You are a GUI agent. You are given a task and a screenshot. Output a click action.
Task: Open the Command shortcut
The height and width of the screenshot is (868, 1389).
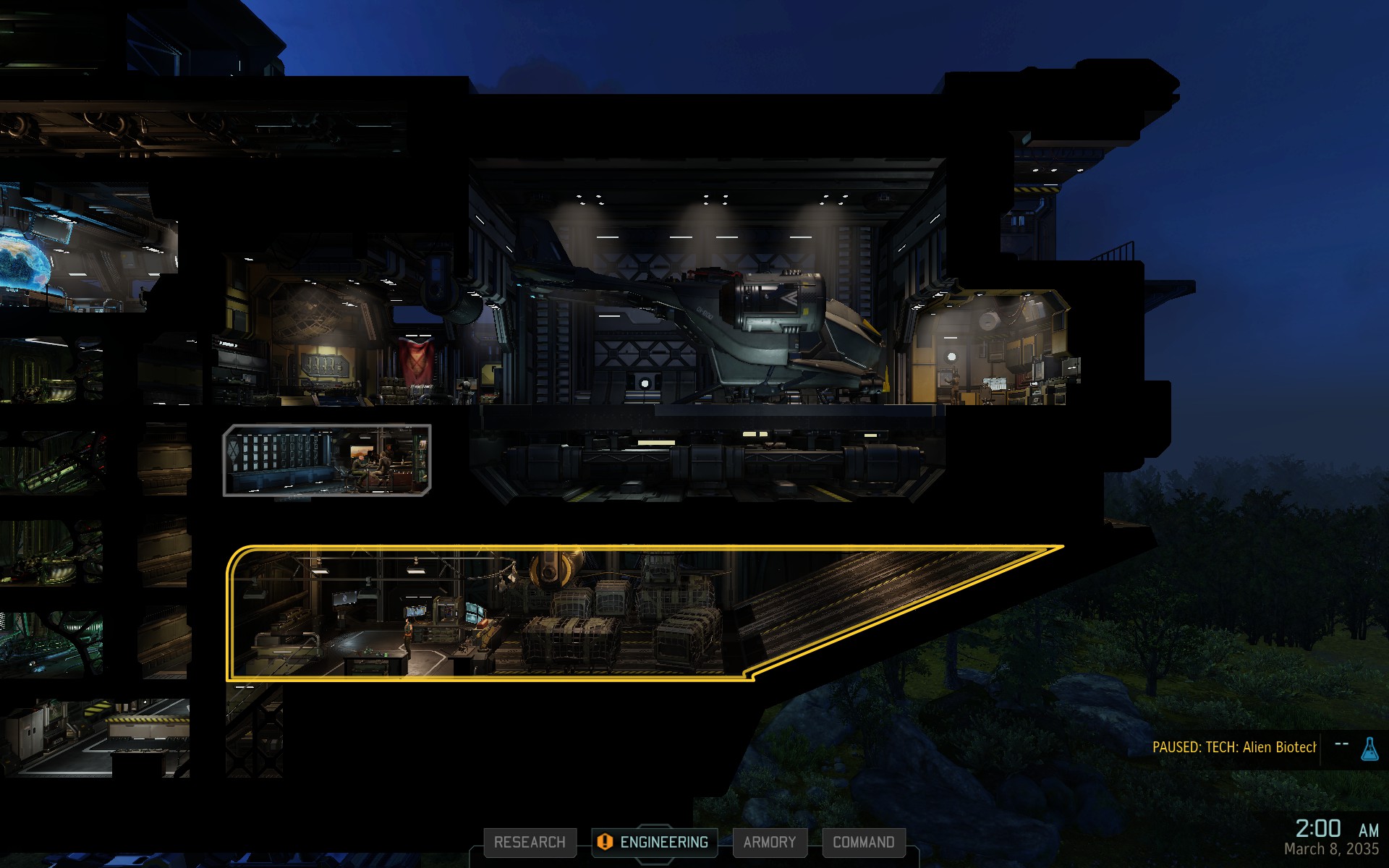[863, 843]
